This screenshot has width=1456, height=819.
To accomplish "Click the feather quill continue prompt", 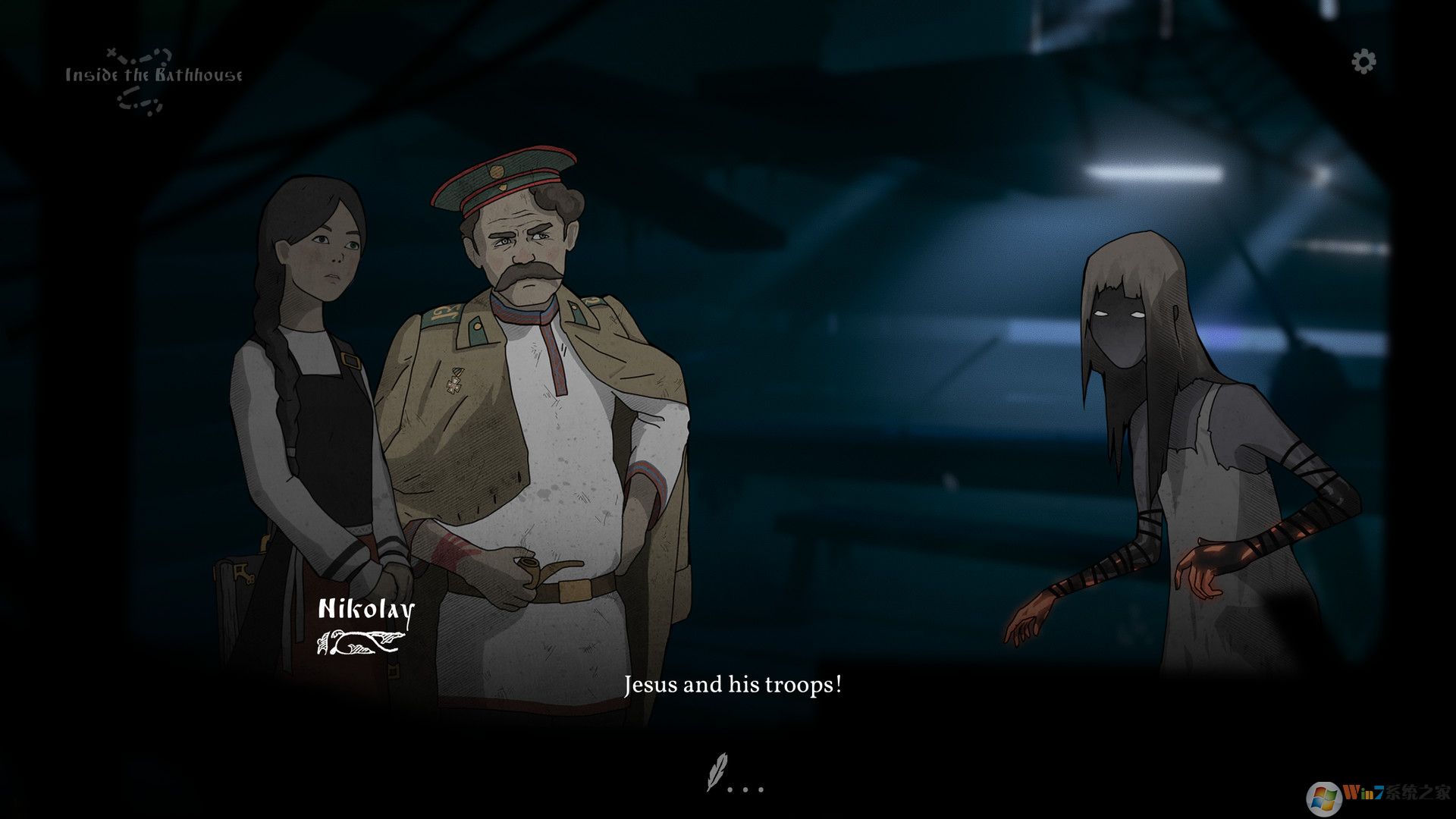I will (x=717, y=772).
